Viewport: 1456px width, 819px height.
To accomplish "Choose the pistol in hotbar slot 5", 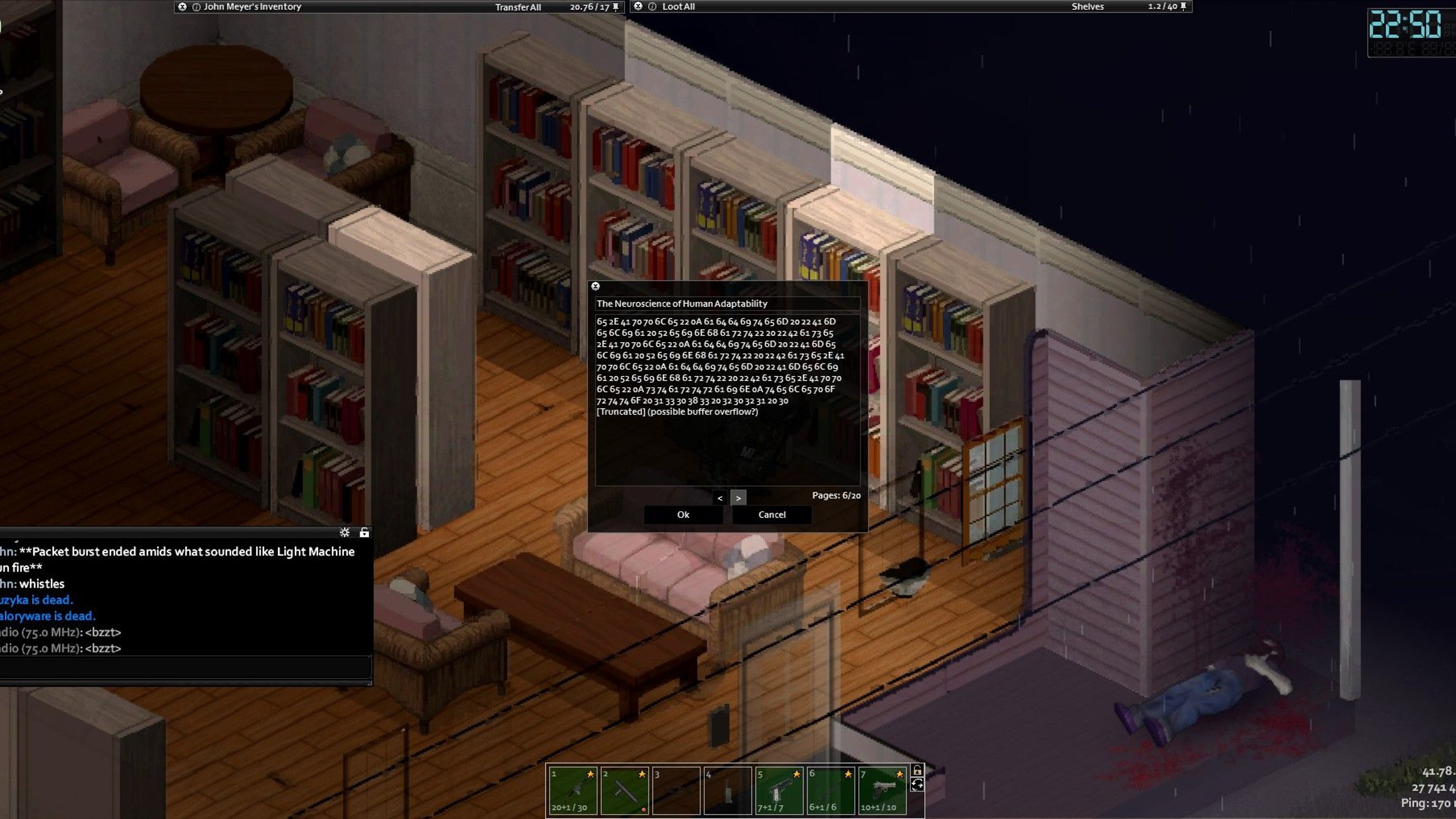I will [x=779, y=790].
